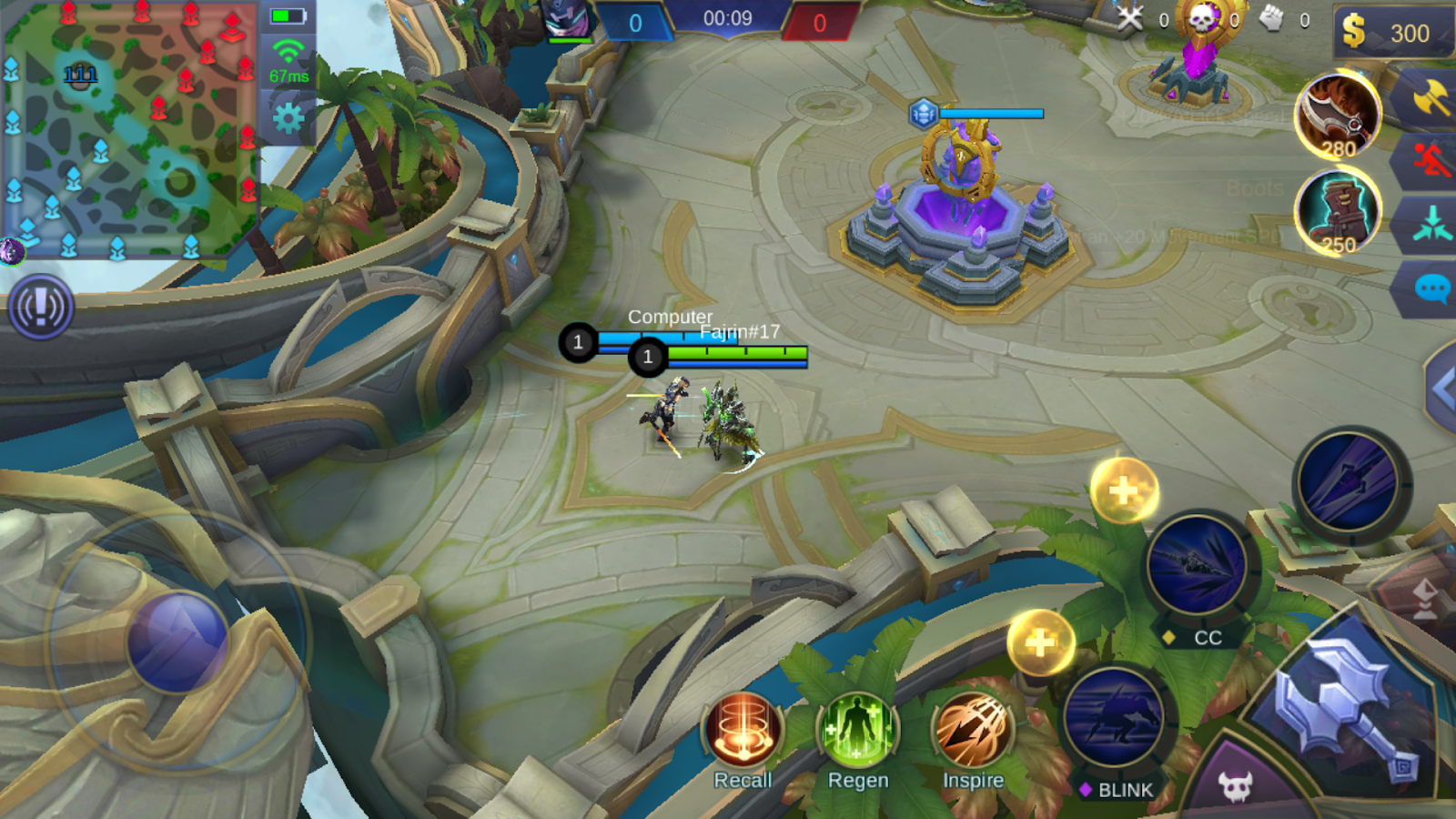1456x819 pixels.
Task: Cast the CC skill
Action: [x=1196, y=566]
